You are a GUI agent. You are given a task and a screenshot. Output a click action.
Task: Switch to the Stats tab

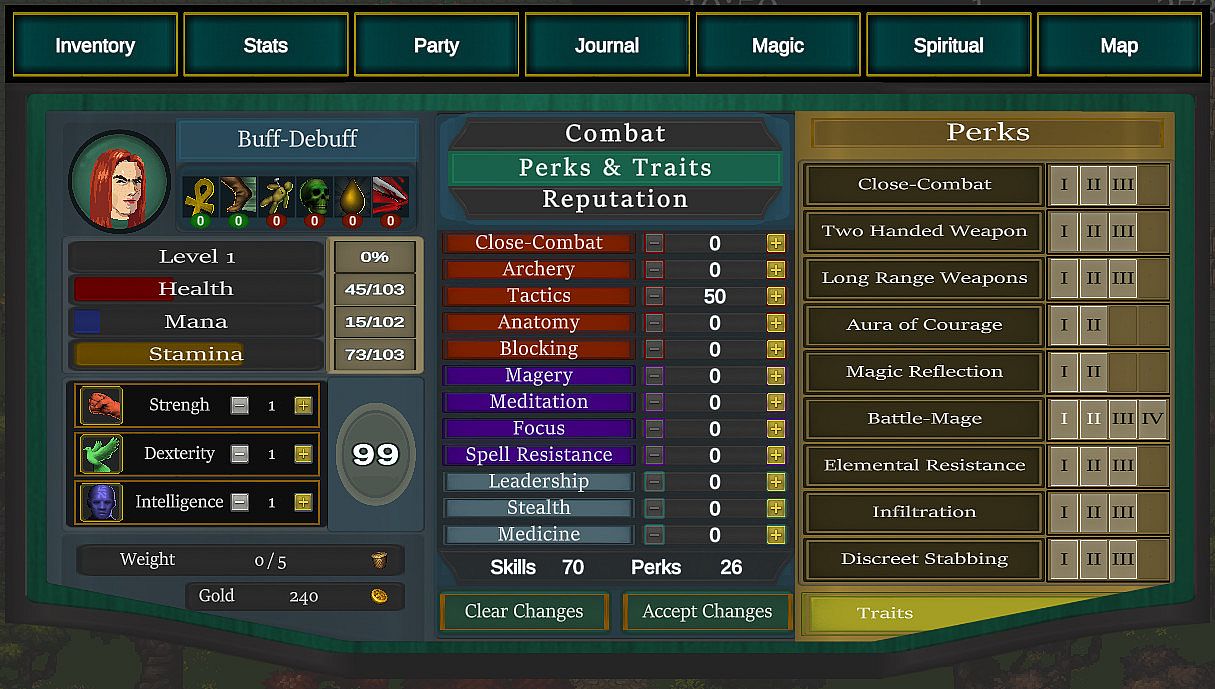coord(265,45)
